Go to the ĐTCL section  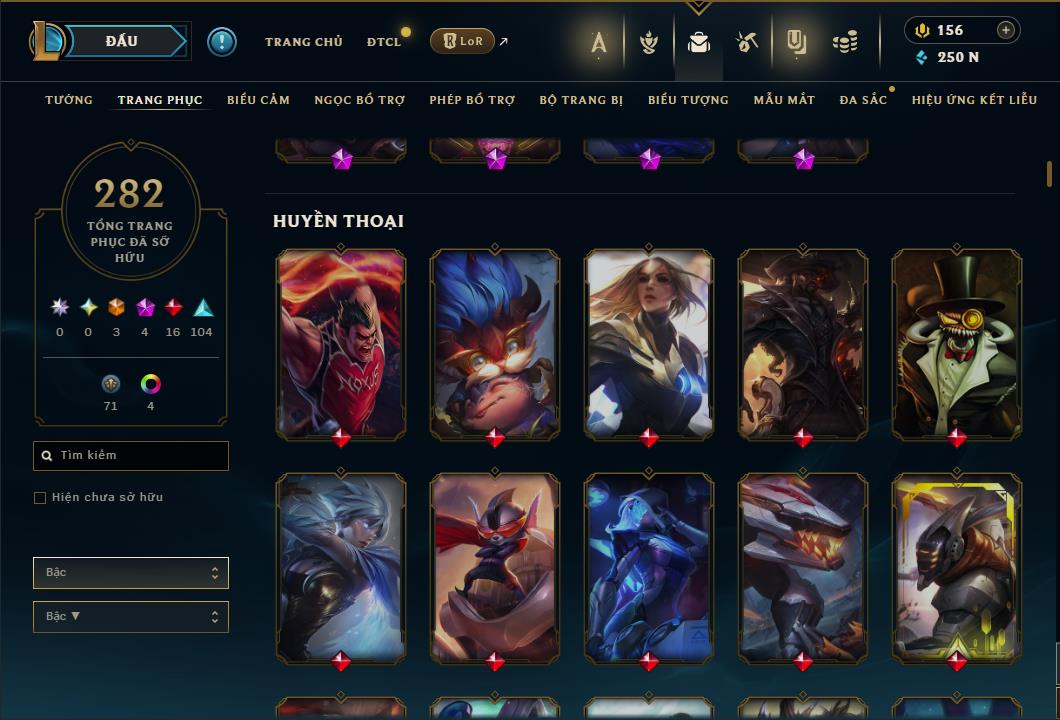[383, 42]
